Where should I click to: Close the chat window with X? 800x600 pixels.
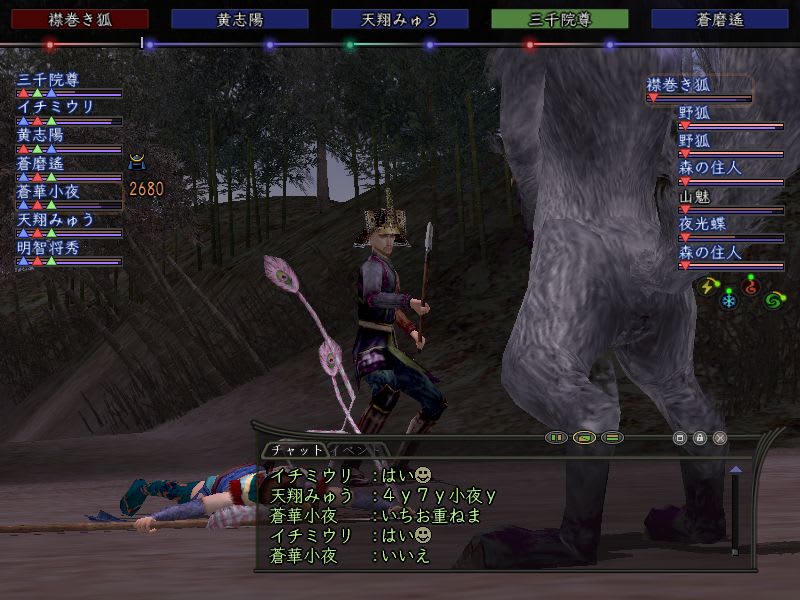[x=720, y=438]
